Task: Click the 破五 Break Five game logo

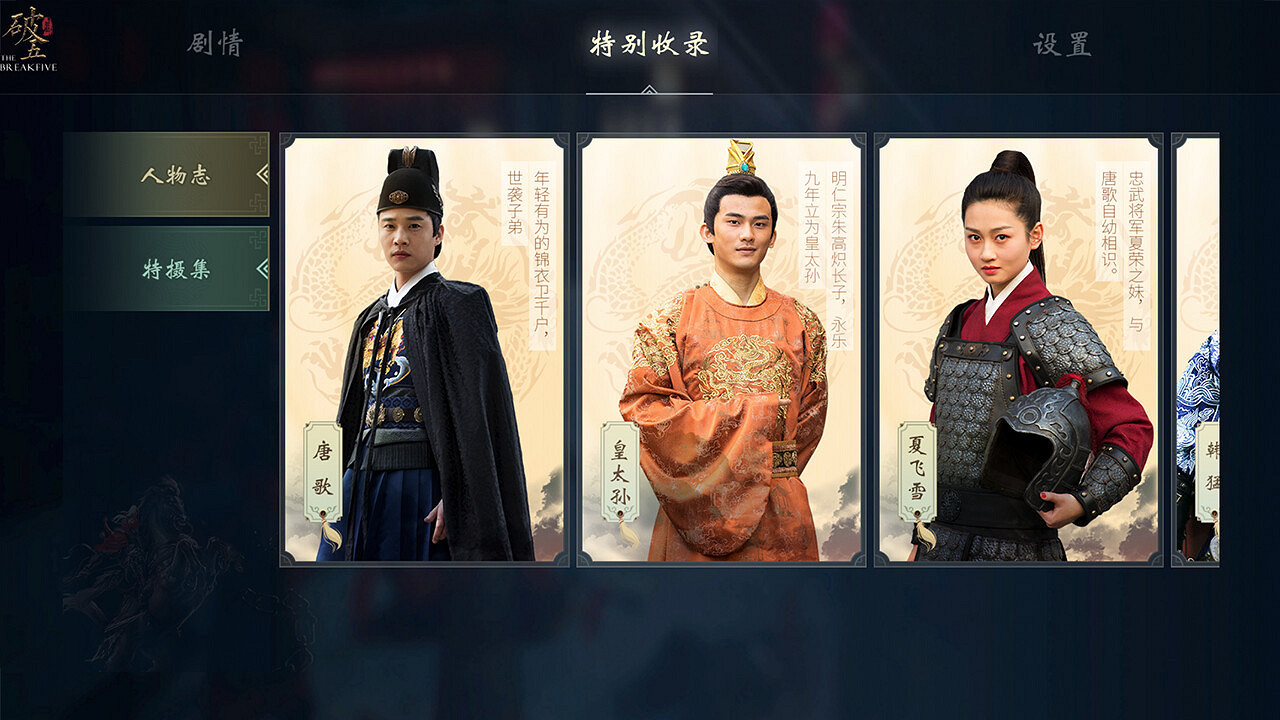Action: (30, 35)
